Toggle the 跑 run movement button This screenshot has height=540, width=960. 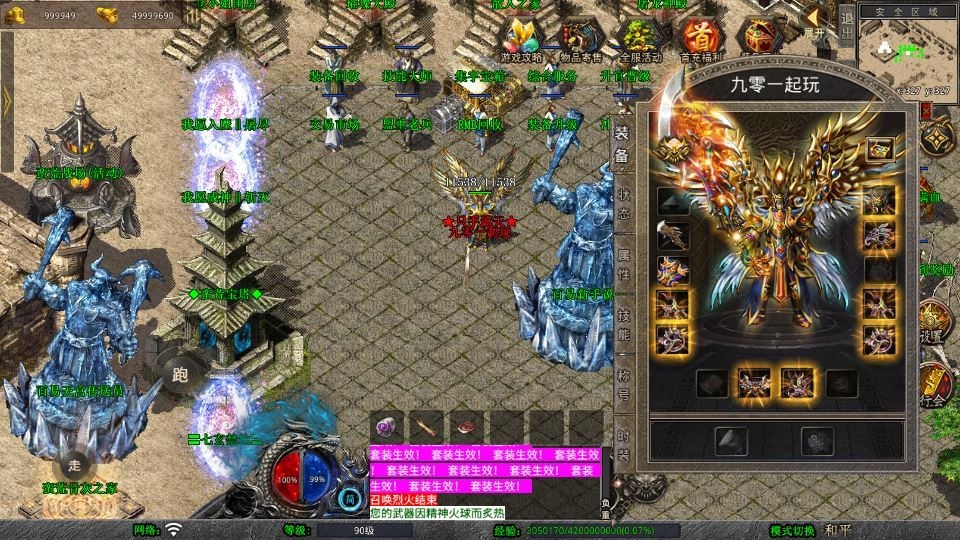[181, 374]
